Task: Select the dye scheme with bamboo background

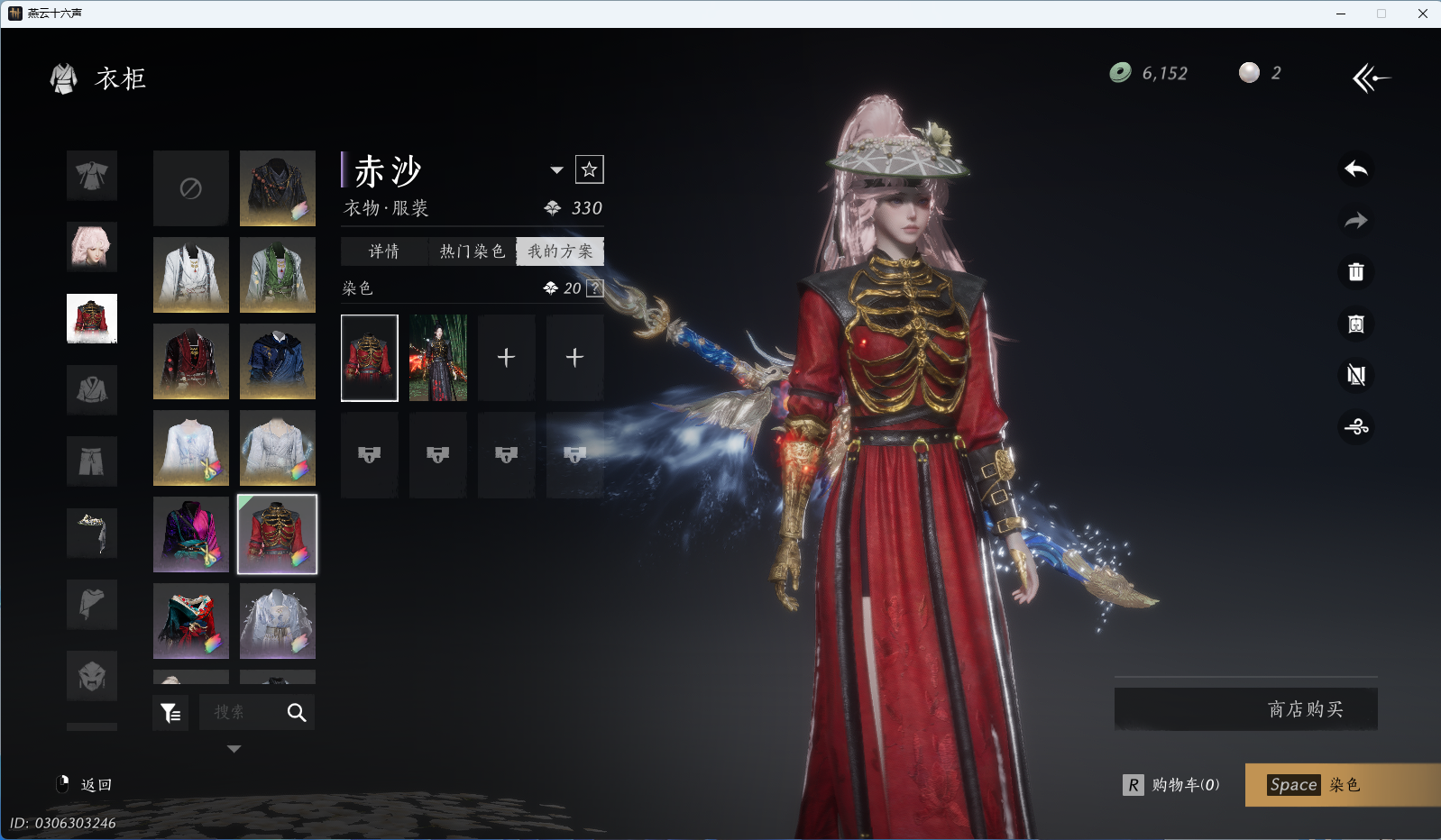Action: click(438, 358)
